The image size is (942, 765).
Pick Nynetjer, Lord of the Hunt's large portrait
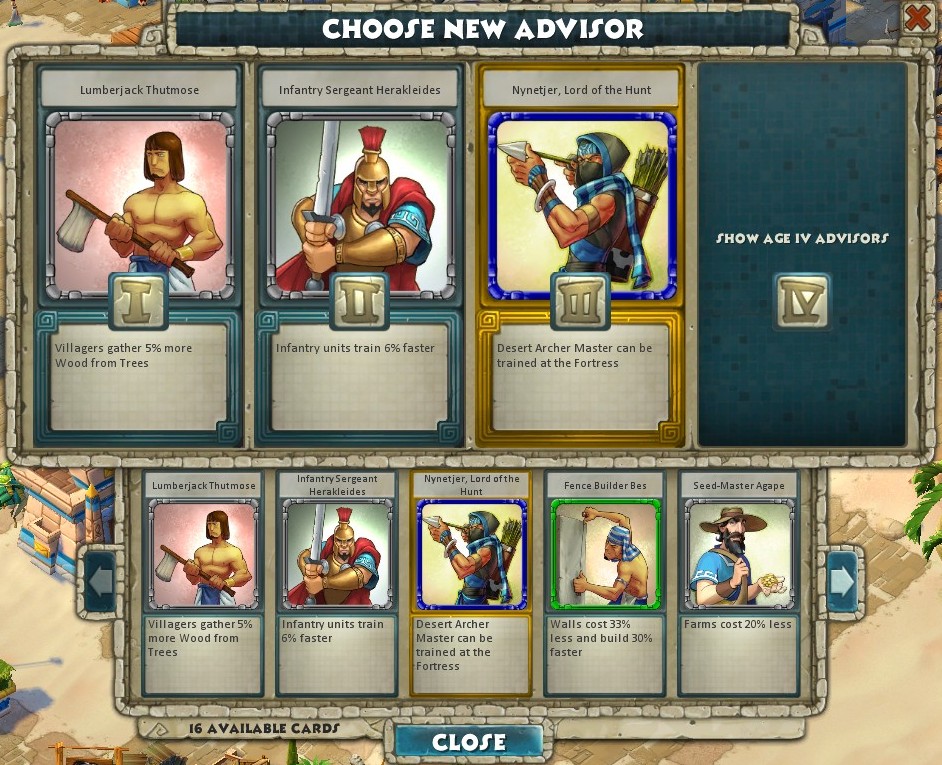(x=581, y=205)
